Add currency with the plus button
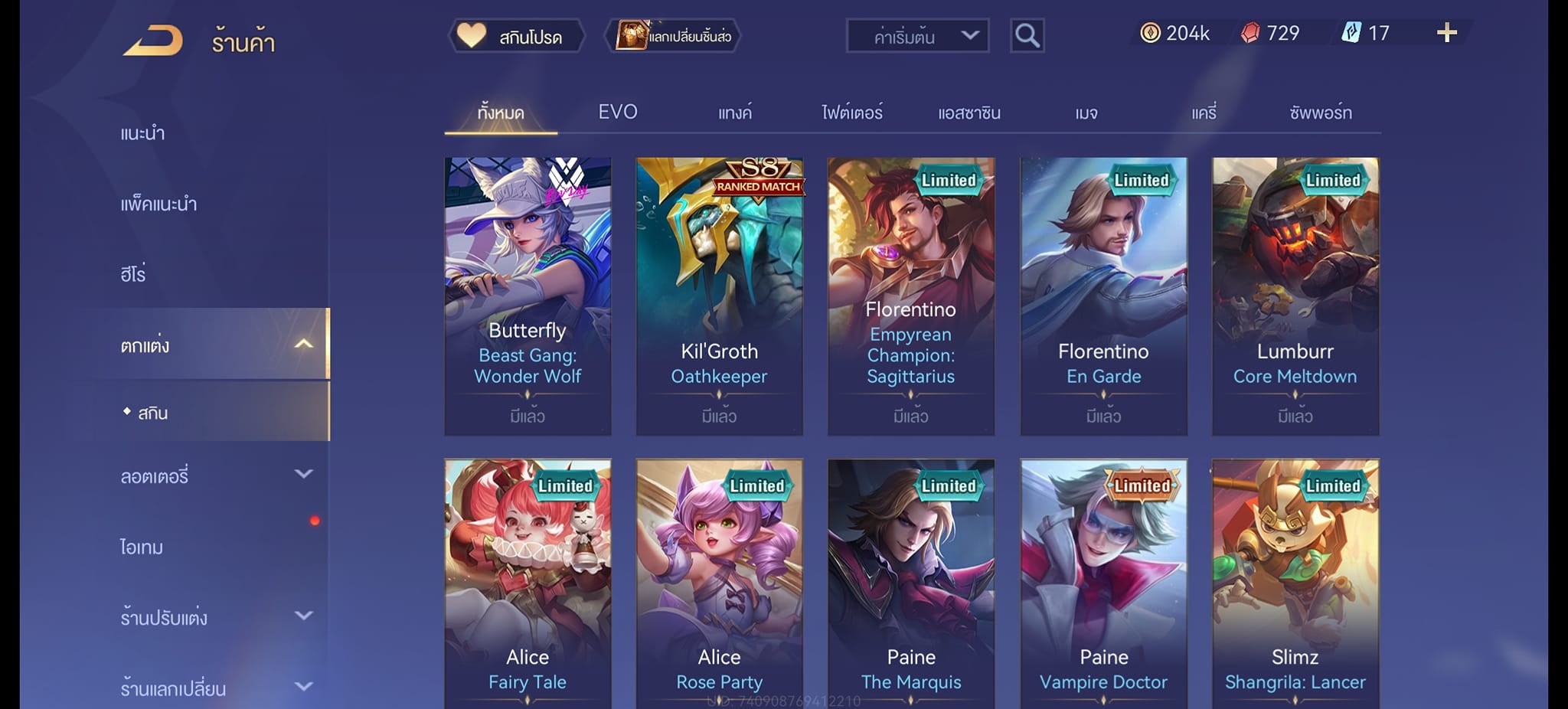This screenshot has height=709, width=1568. point(1446,33)
